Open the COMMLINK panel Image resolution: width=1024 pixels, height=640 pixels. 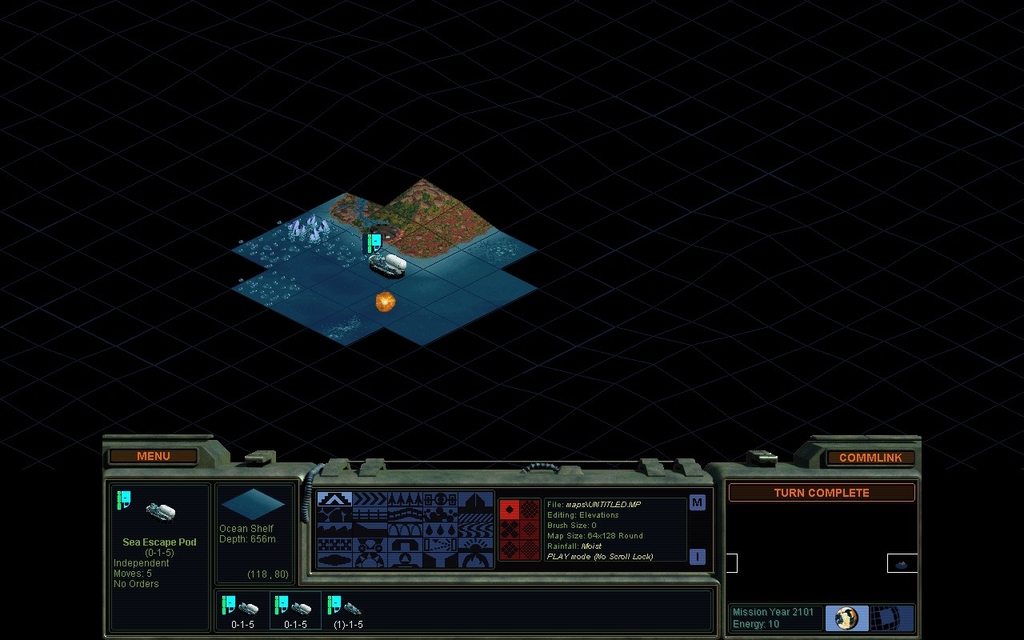(x=870, y=457)
